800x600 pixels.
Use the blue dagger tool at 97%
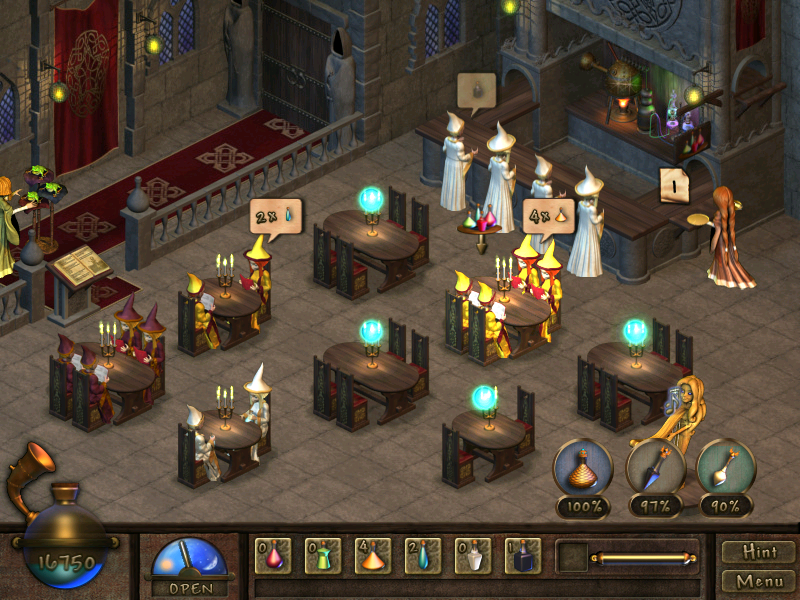click(655, 468)
